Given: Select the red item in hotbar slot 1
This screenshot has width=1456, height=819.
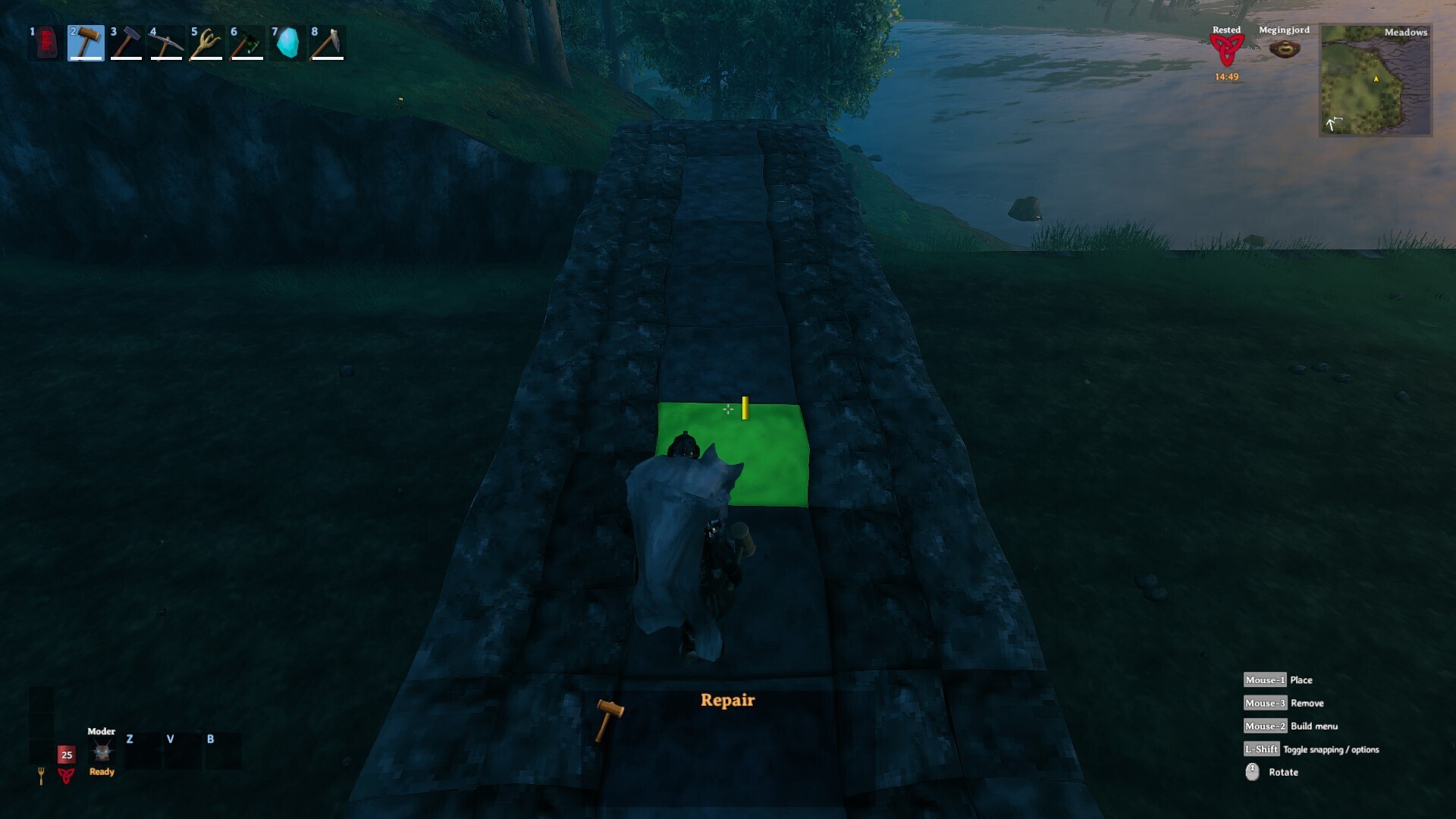Looking at the screenshot, I should click(45, 43).
